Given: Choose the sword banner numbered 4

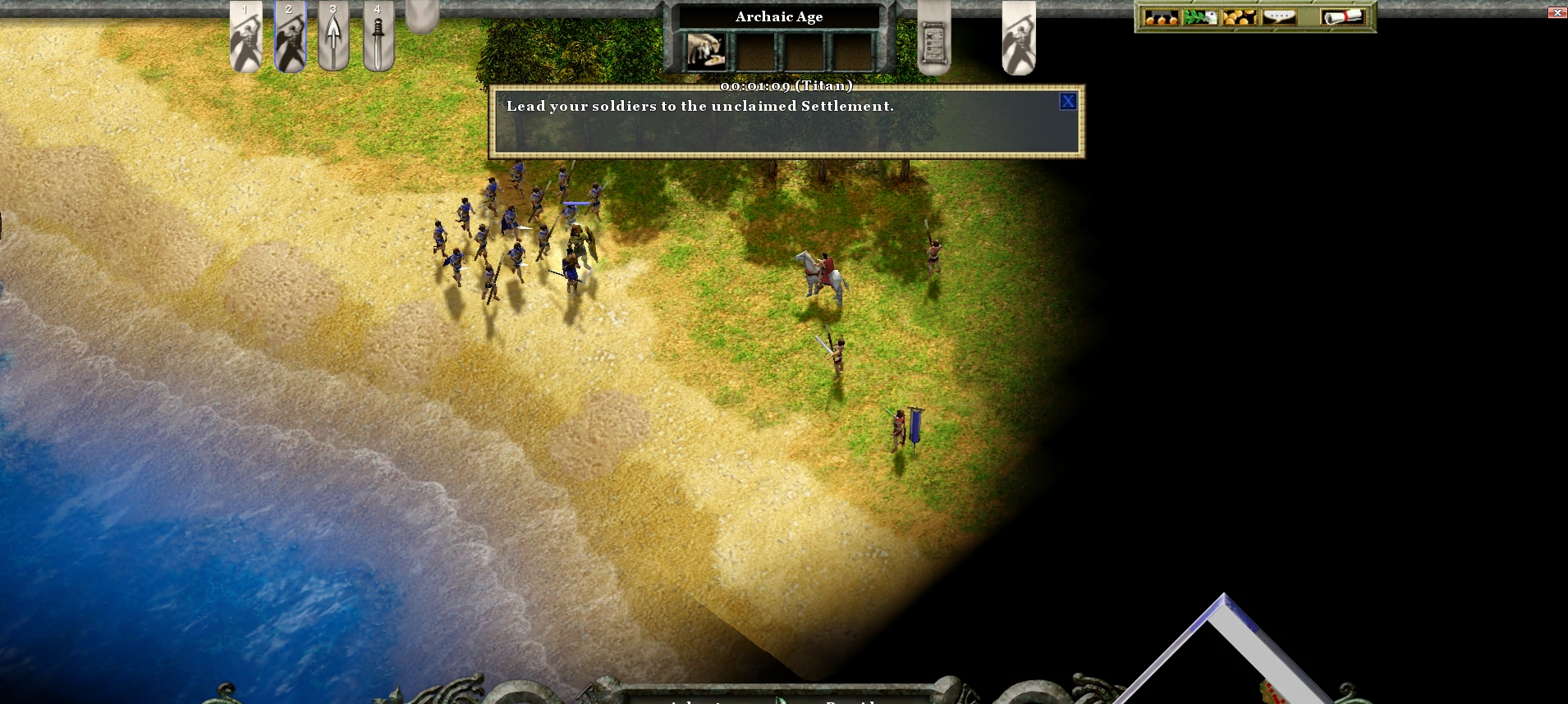Looking at the screenshot, I should 378,36.
